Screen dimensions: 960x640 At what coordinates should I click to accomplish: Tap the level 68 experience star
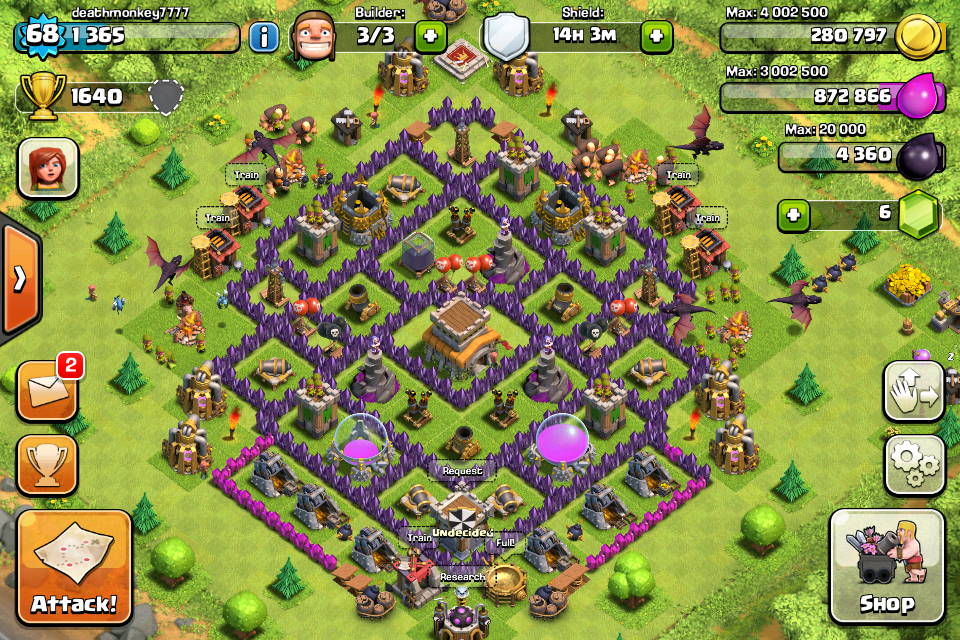tap(42, 36)
